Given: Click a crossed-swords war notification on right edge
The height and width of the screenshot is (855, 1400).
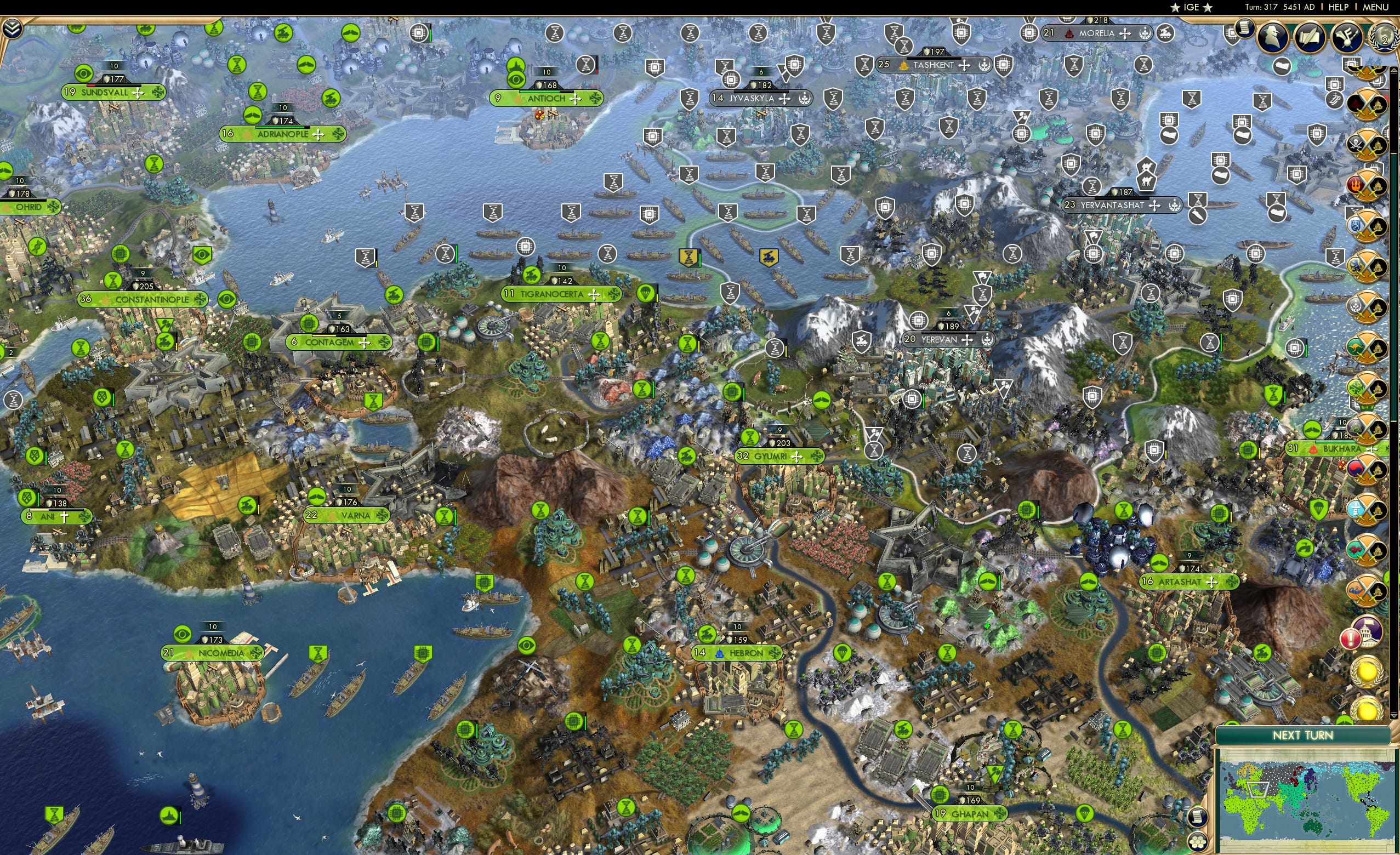Looking at the screenshot, I should pos(1367,103).
